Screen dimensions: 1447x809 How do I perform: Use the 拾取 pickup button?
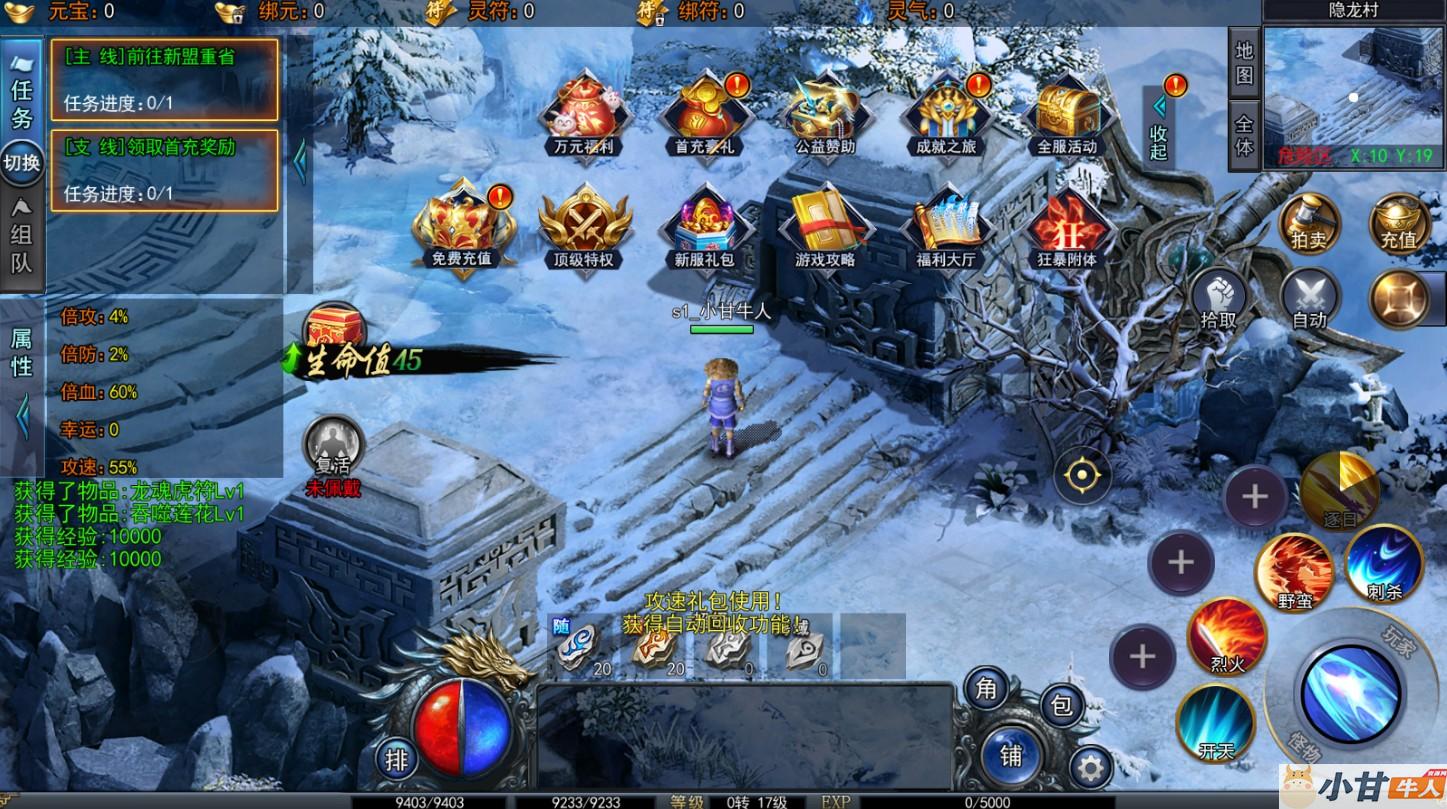[x=1219, y=299]
